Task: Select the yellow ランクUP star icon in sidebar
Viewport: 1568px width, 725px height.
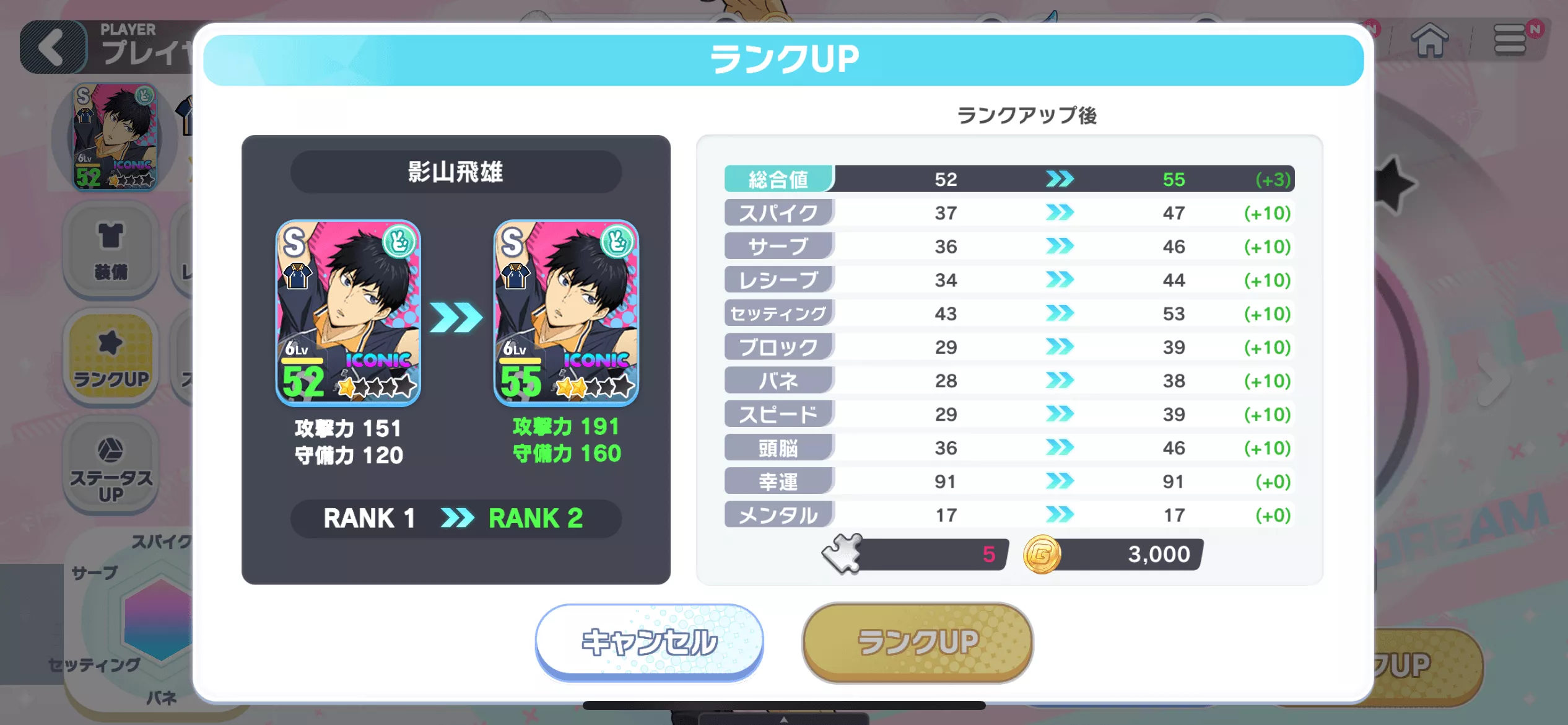Action: [110, 356]
